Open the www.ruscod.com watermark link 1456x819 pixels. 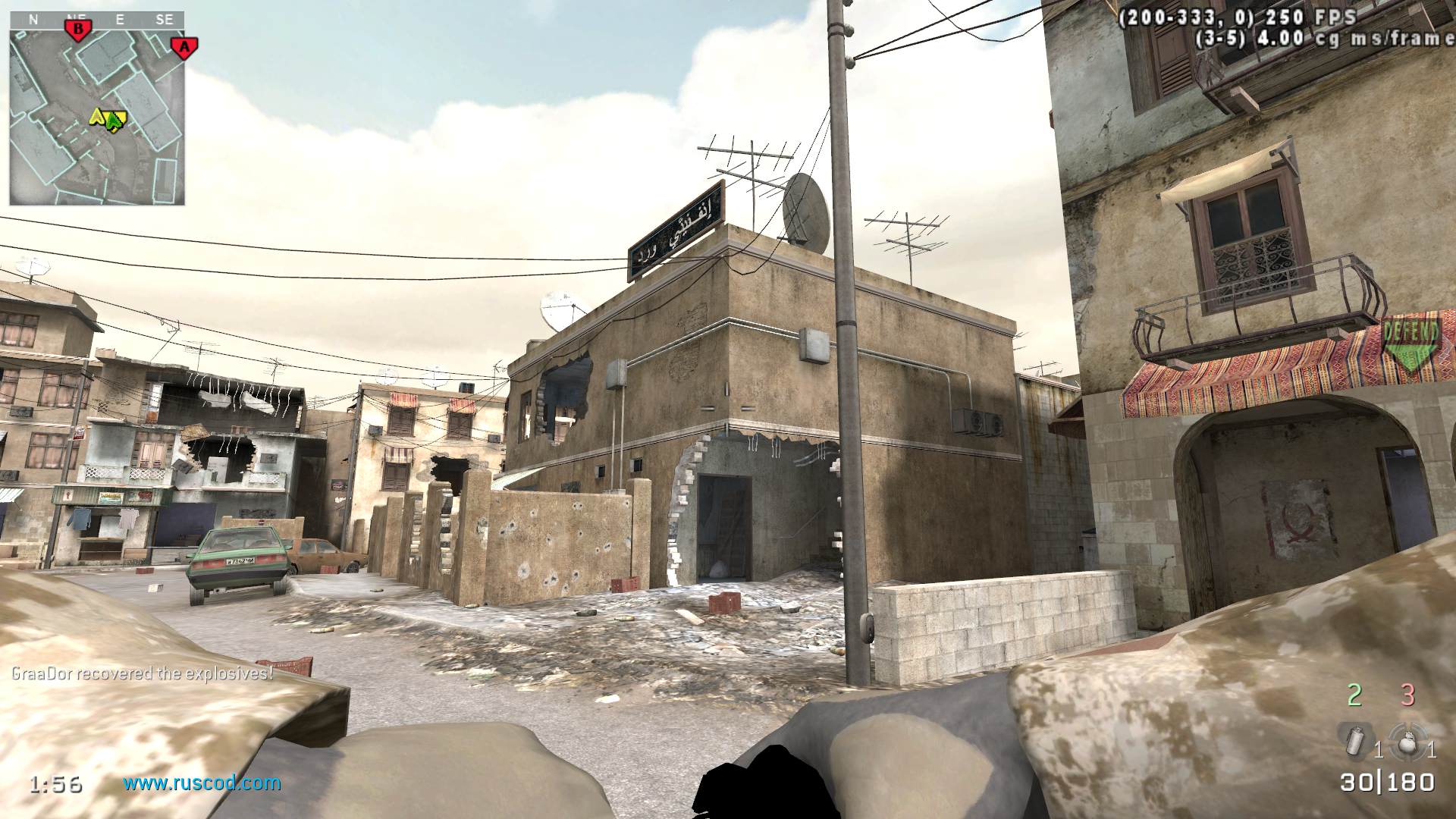click(x=202, y=783)
